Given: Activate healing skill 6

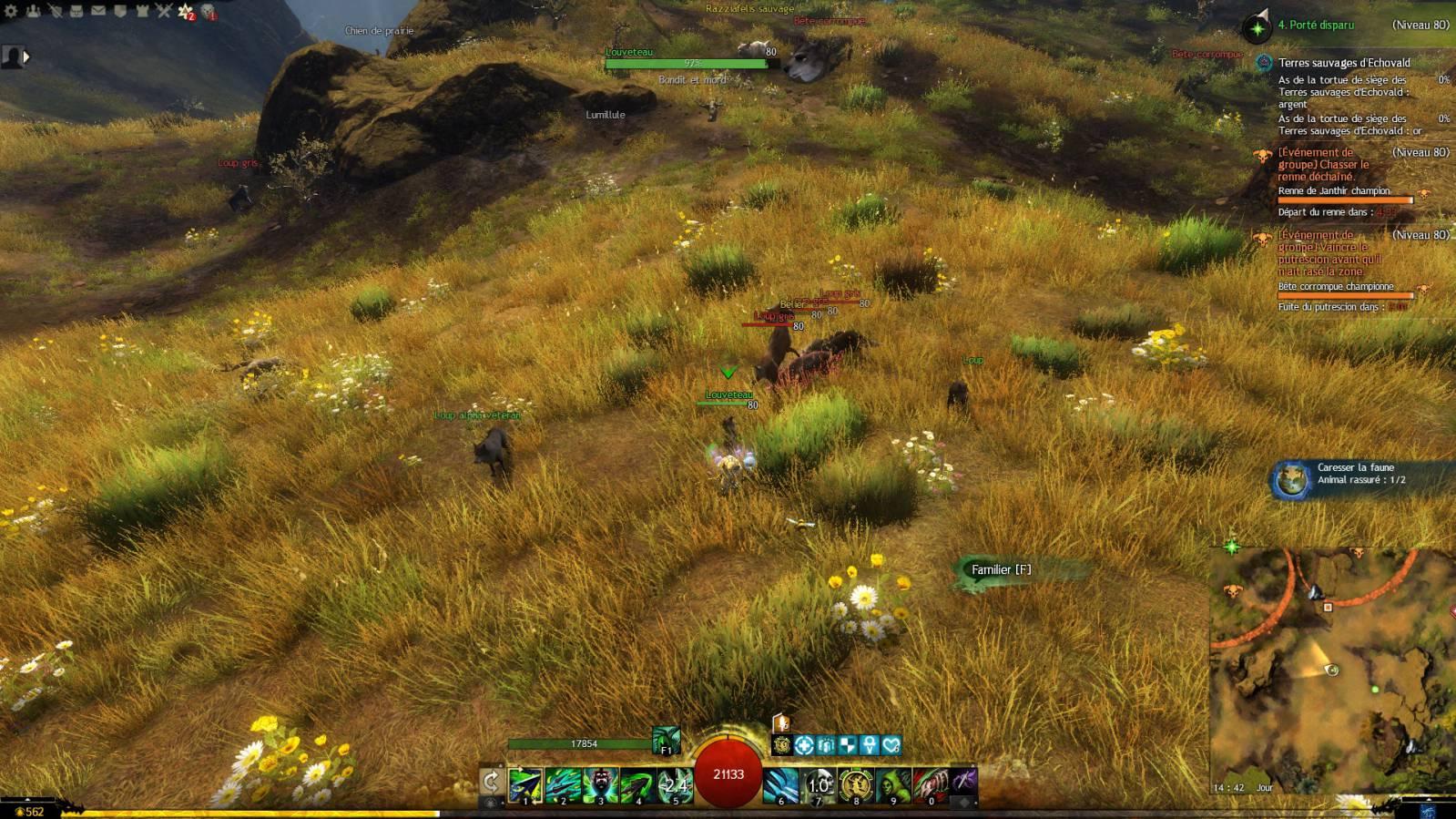Looking at the screenshot, I should [x=780, y=784].
